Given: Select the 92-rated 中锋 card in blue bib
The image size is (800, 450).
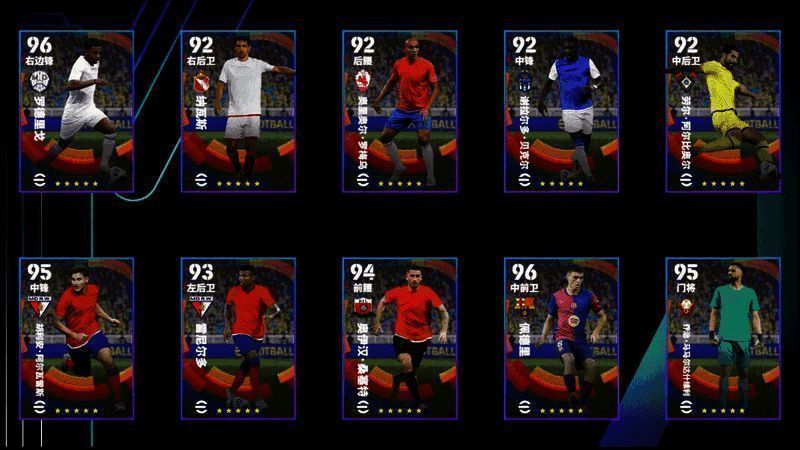Looking at the screenshot, I should [x=561, y=110].
